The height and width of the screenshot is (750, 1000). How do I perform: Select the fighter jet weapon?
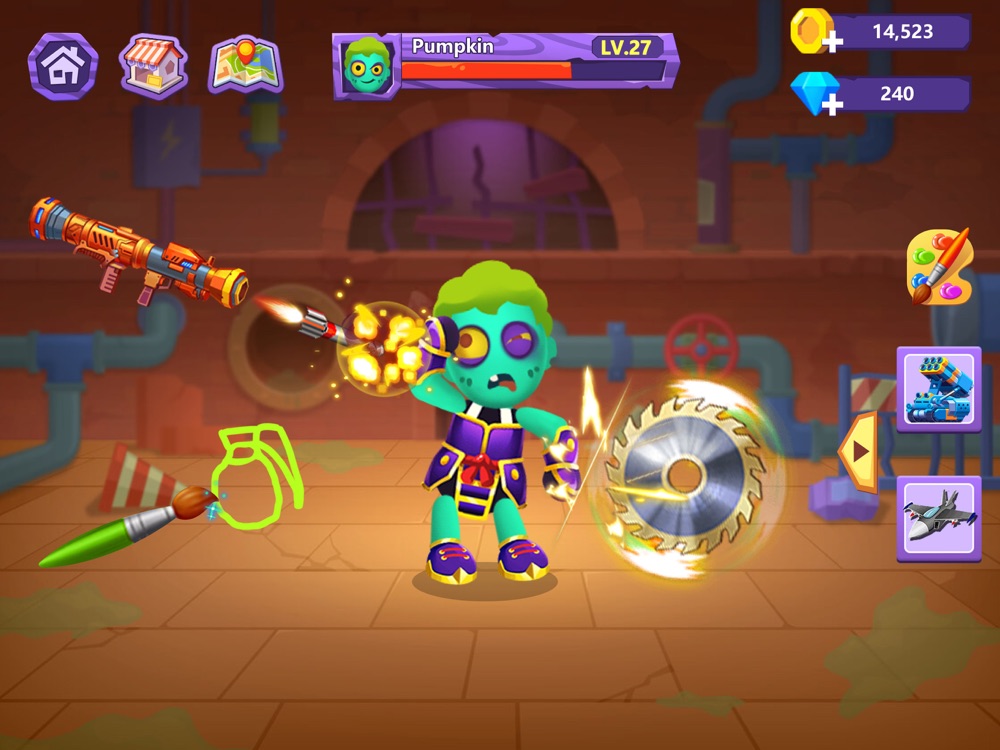coord(938,517)
